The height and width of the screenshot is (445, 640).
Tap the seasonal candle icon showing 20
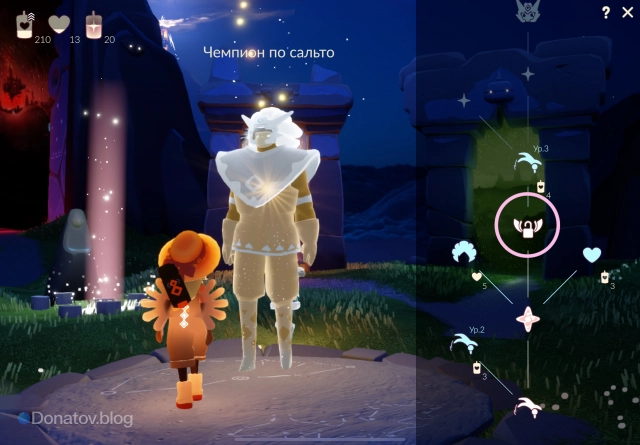pyautogui.click(x=95, y=25)
